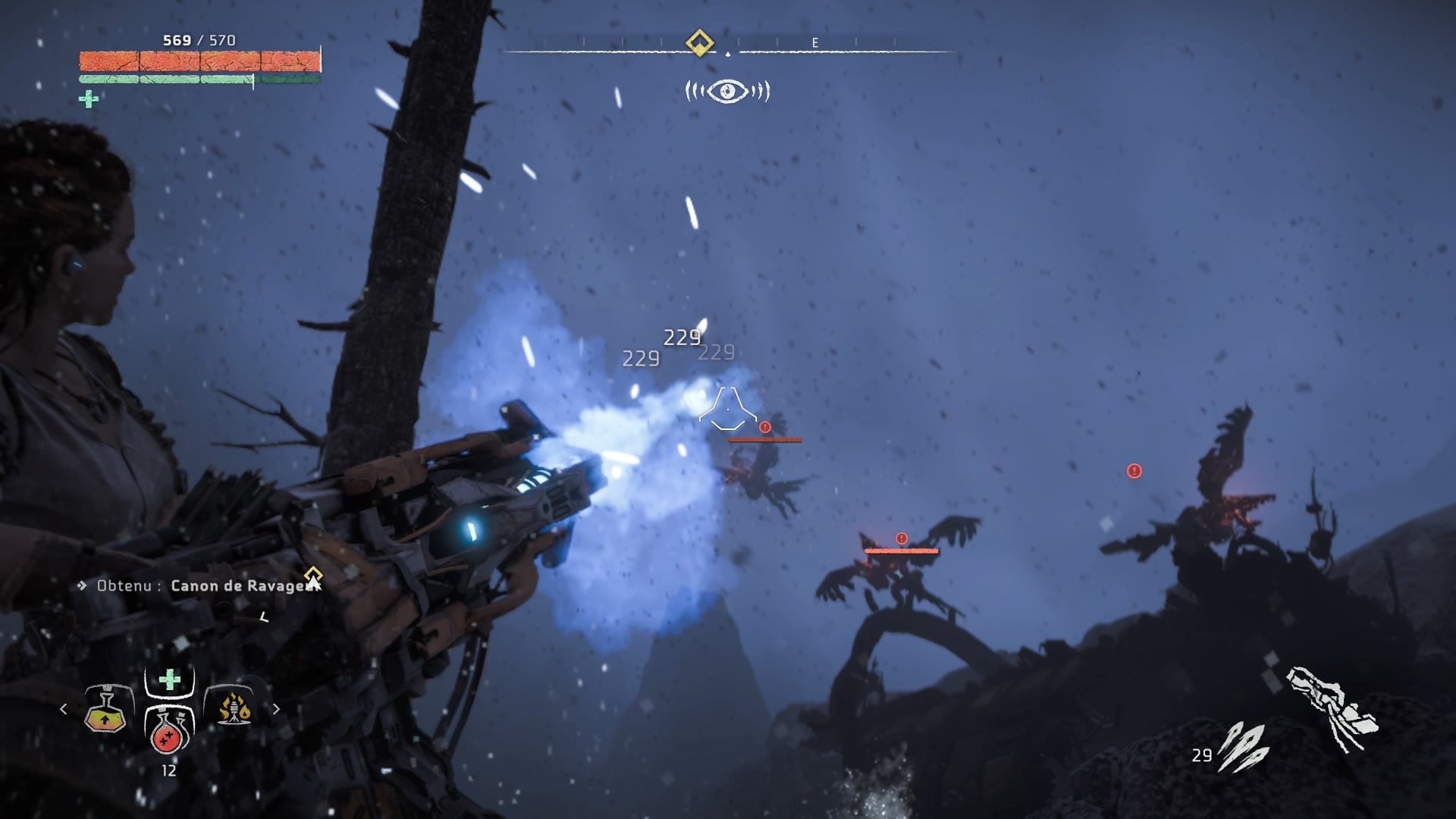Select the equipped Ravager cannon weapon icon
The height and width of the screenshot is (819, 1456).
pos(1332,708)
